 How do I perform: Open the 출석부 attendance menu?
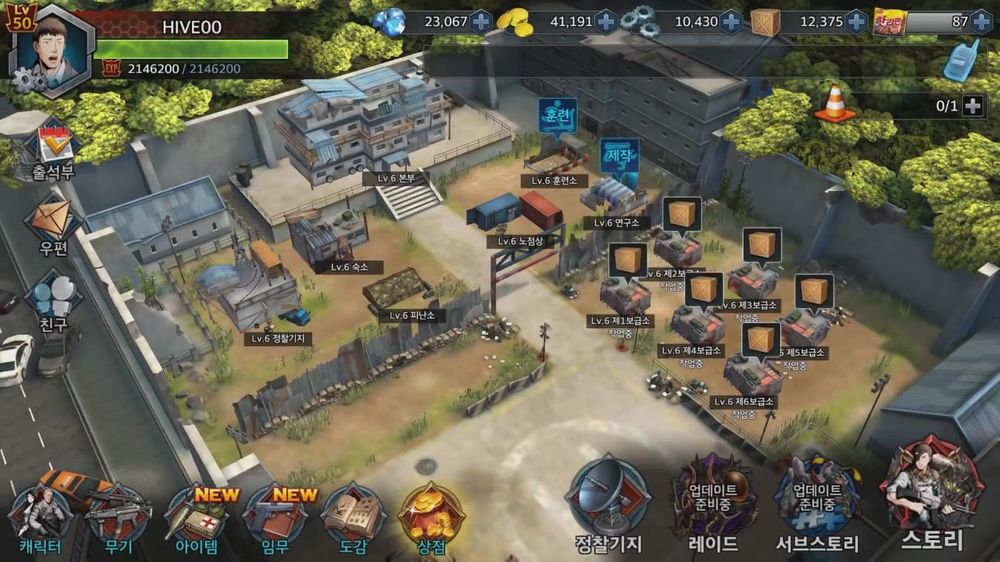click(53, 150)
